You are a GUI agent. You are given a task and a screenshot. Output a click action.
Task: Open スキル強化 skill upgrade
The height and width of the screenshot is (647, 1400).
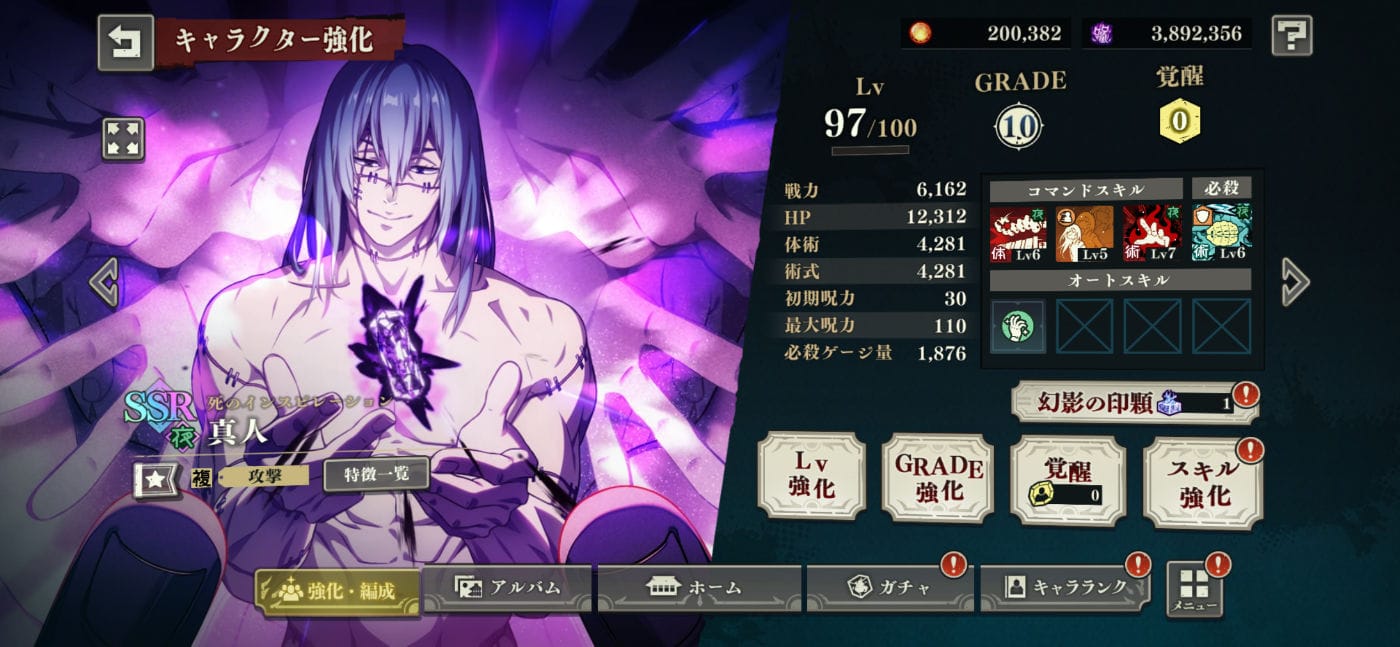[x=1202, y=482]
